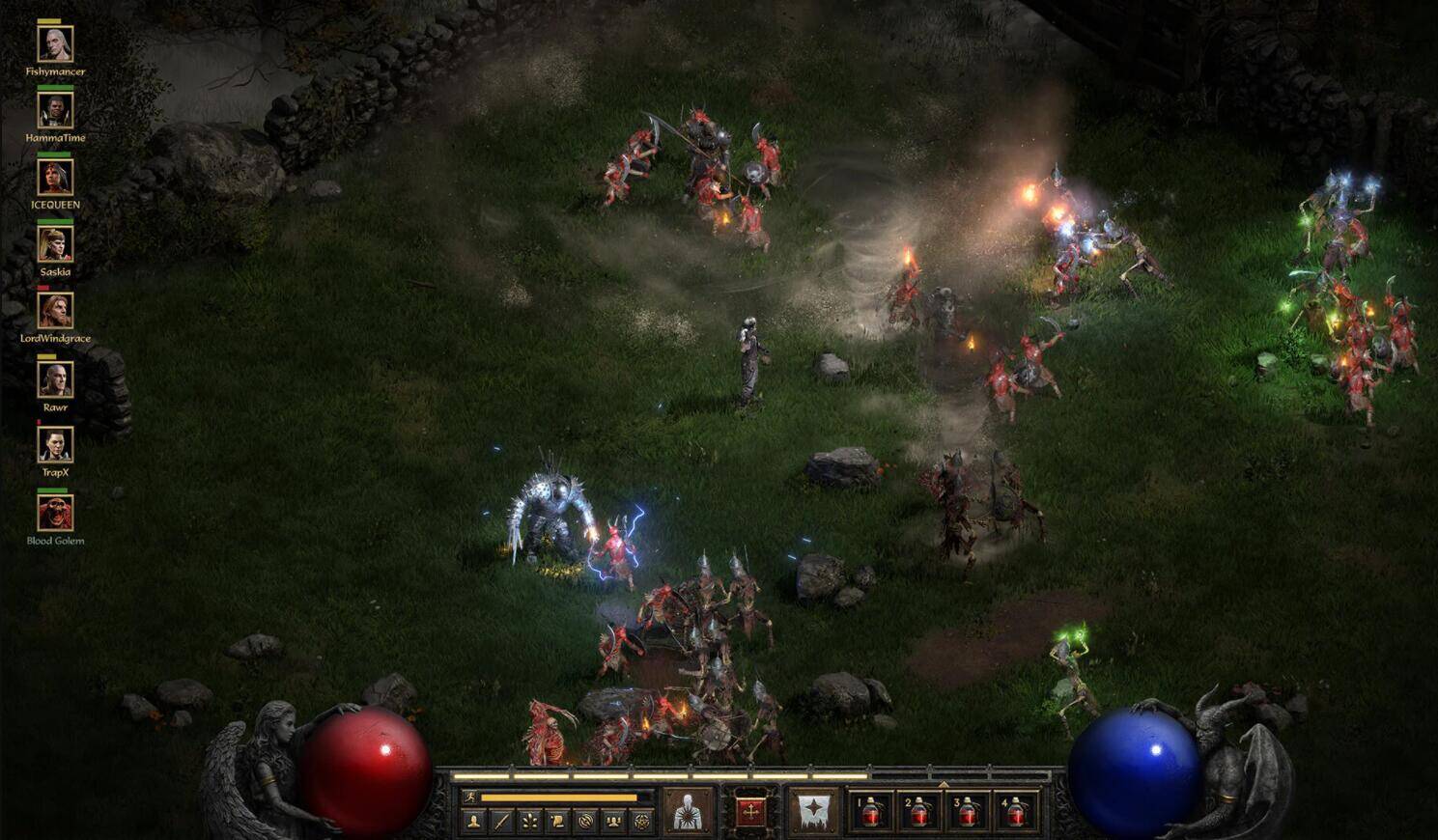The image size is (1438, 840).
Task: Open the pentagram game menu icon
Action: [x=641, y=822]
